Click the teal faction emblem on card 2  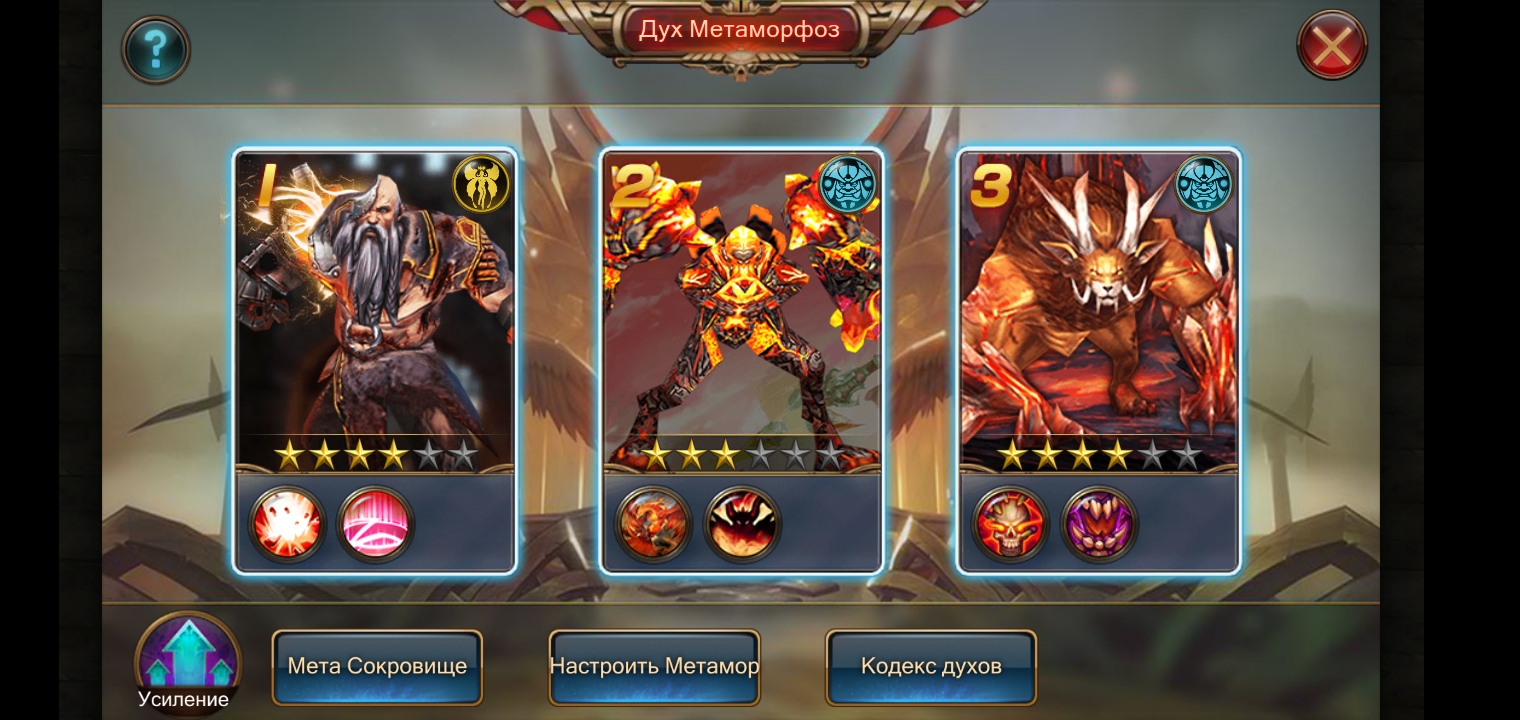coord(847,183)
